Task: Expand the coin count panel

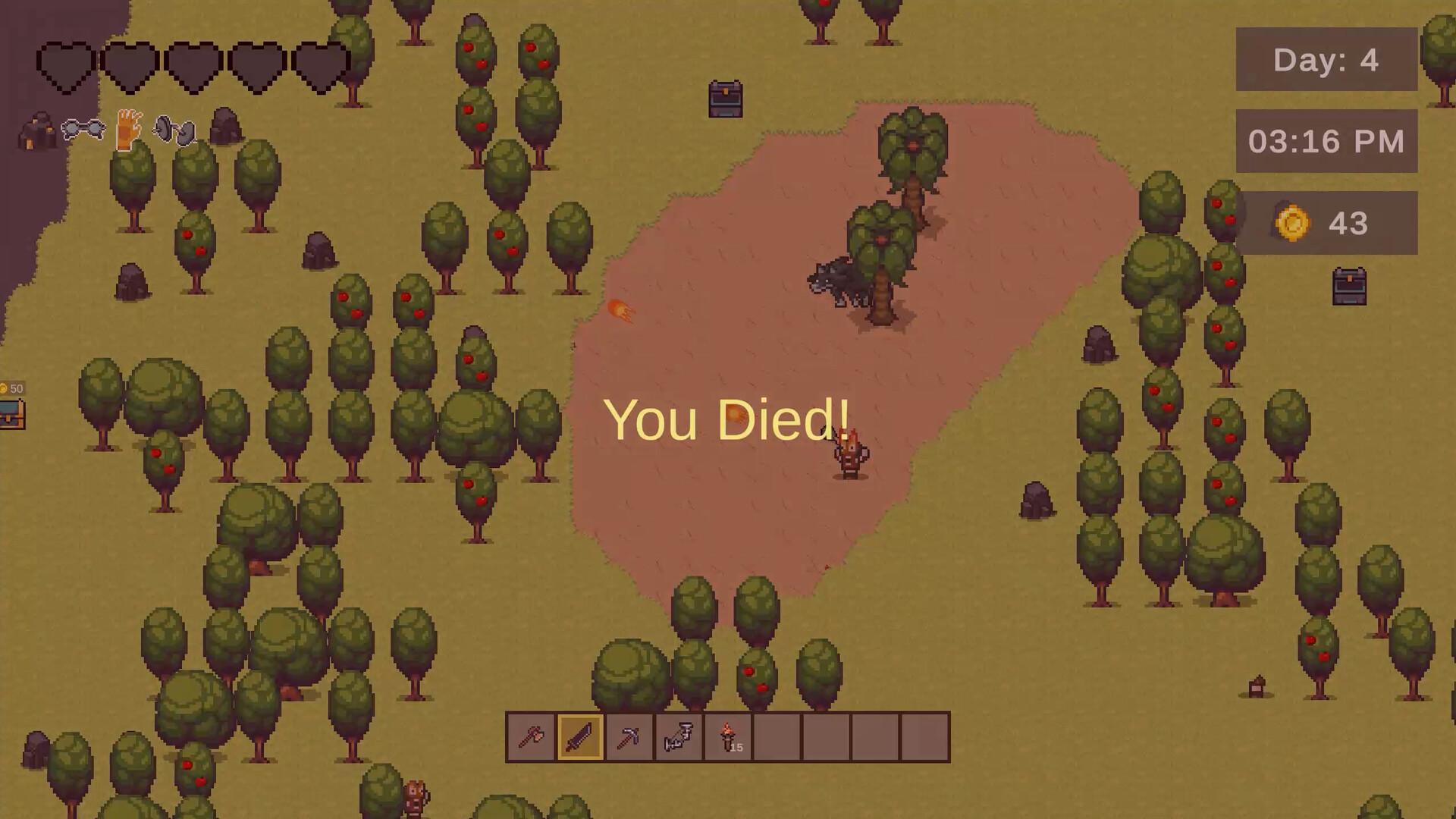Action: click(1326, 222)
